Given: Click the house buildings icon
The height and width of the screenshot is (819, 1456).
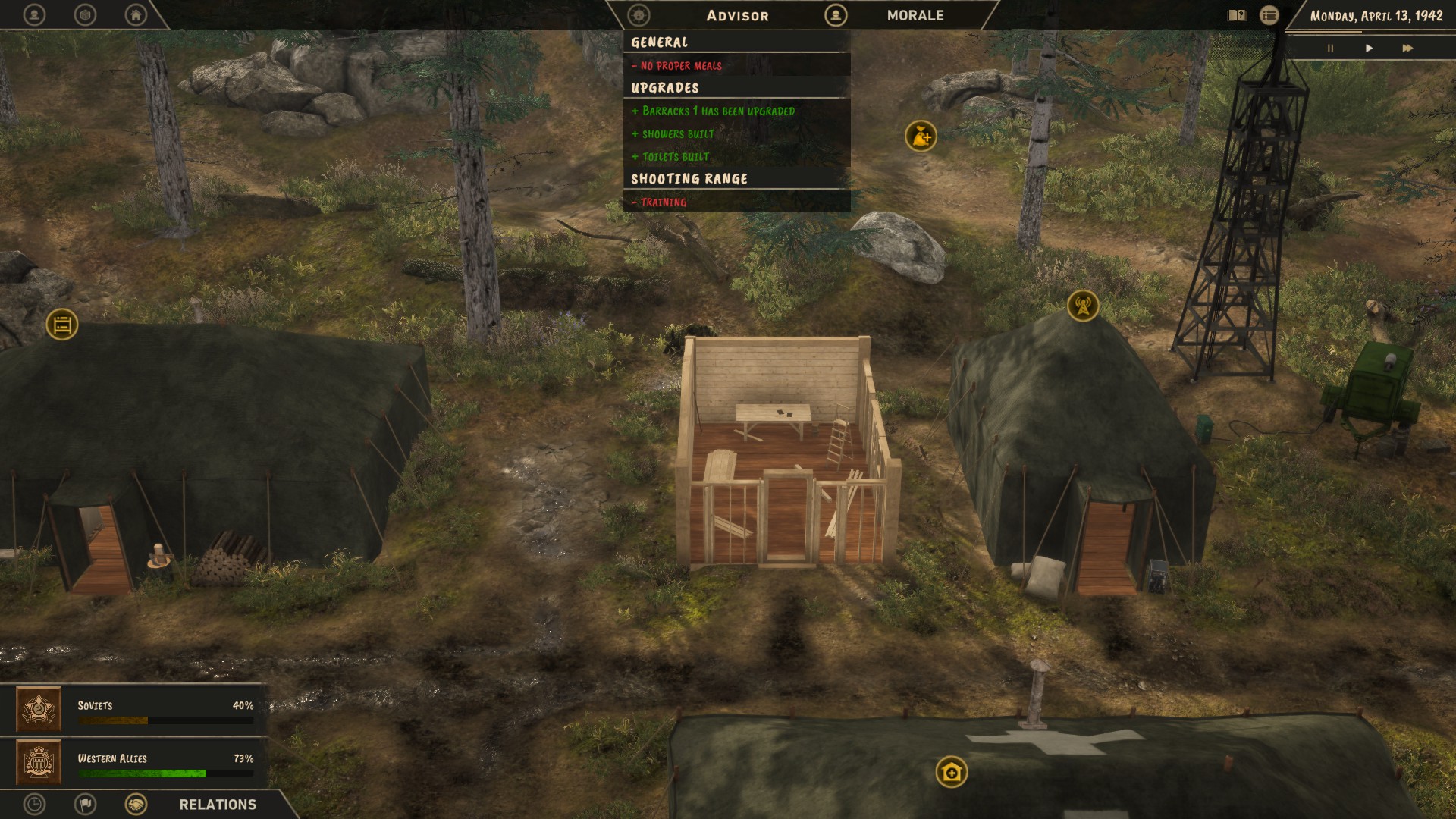Looking at the screenshot, I should 136,14.
